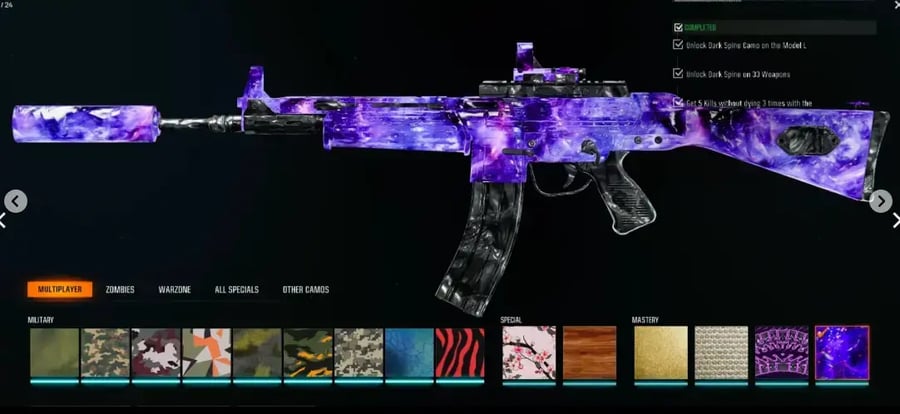Pick the orange and black splinter camo

pos(206,352)
